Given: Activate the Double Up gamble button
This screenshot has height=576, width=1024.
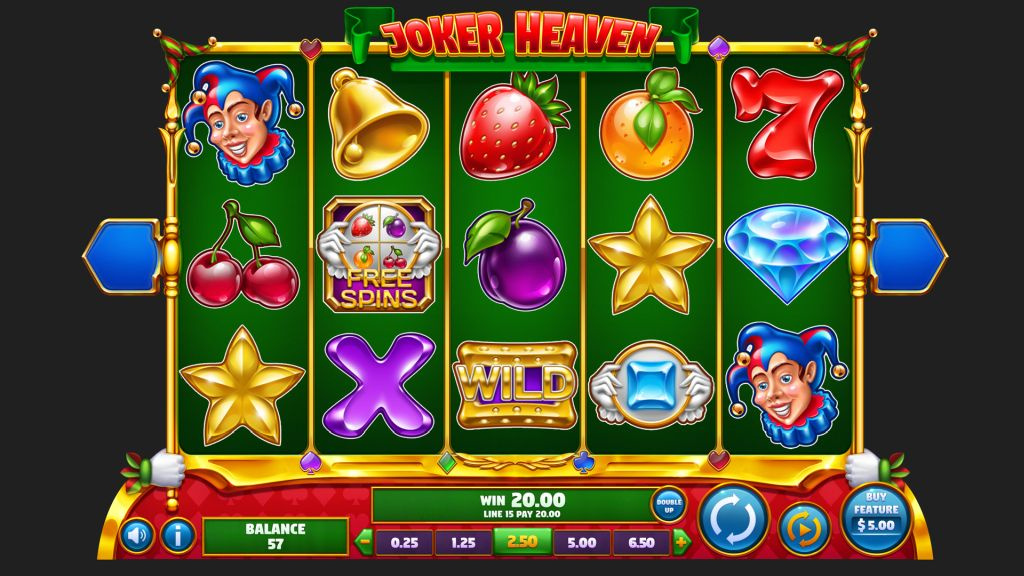Looking at the screenshot, I should (x=668, y=504).
